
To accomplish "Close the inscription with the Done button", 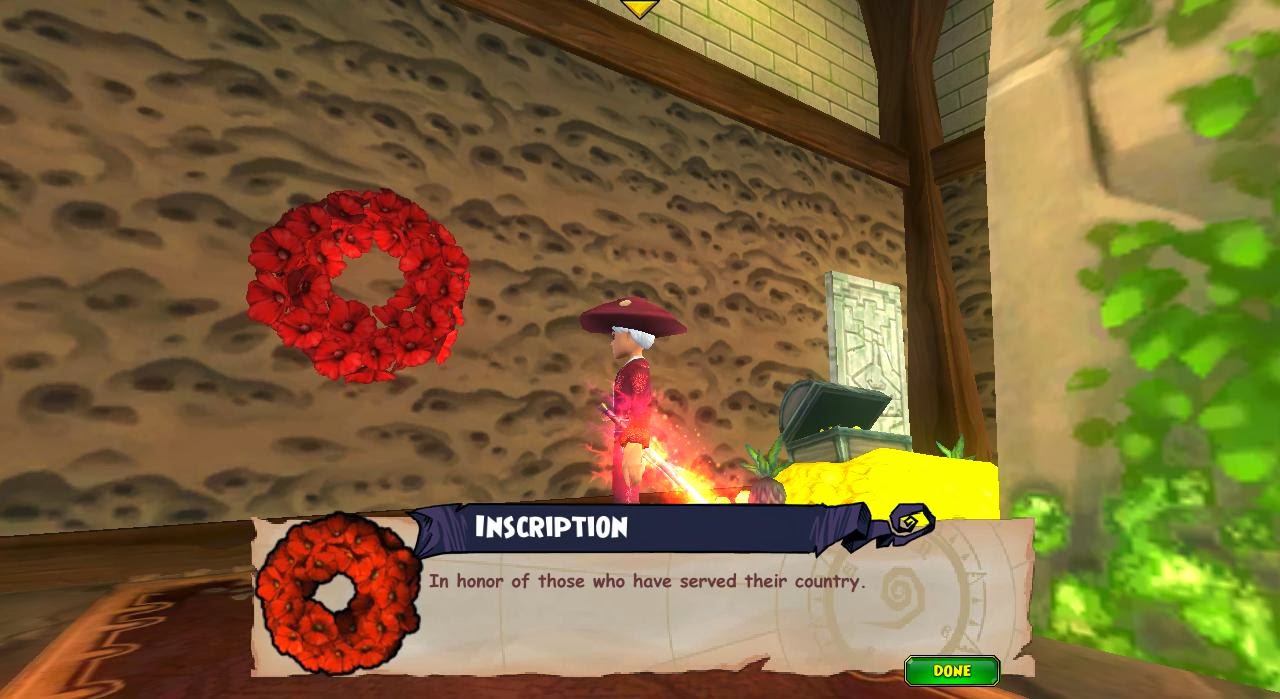I will coord(951,670).
